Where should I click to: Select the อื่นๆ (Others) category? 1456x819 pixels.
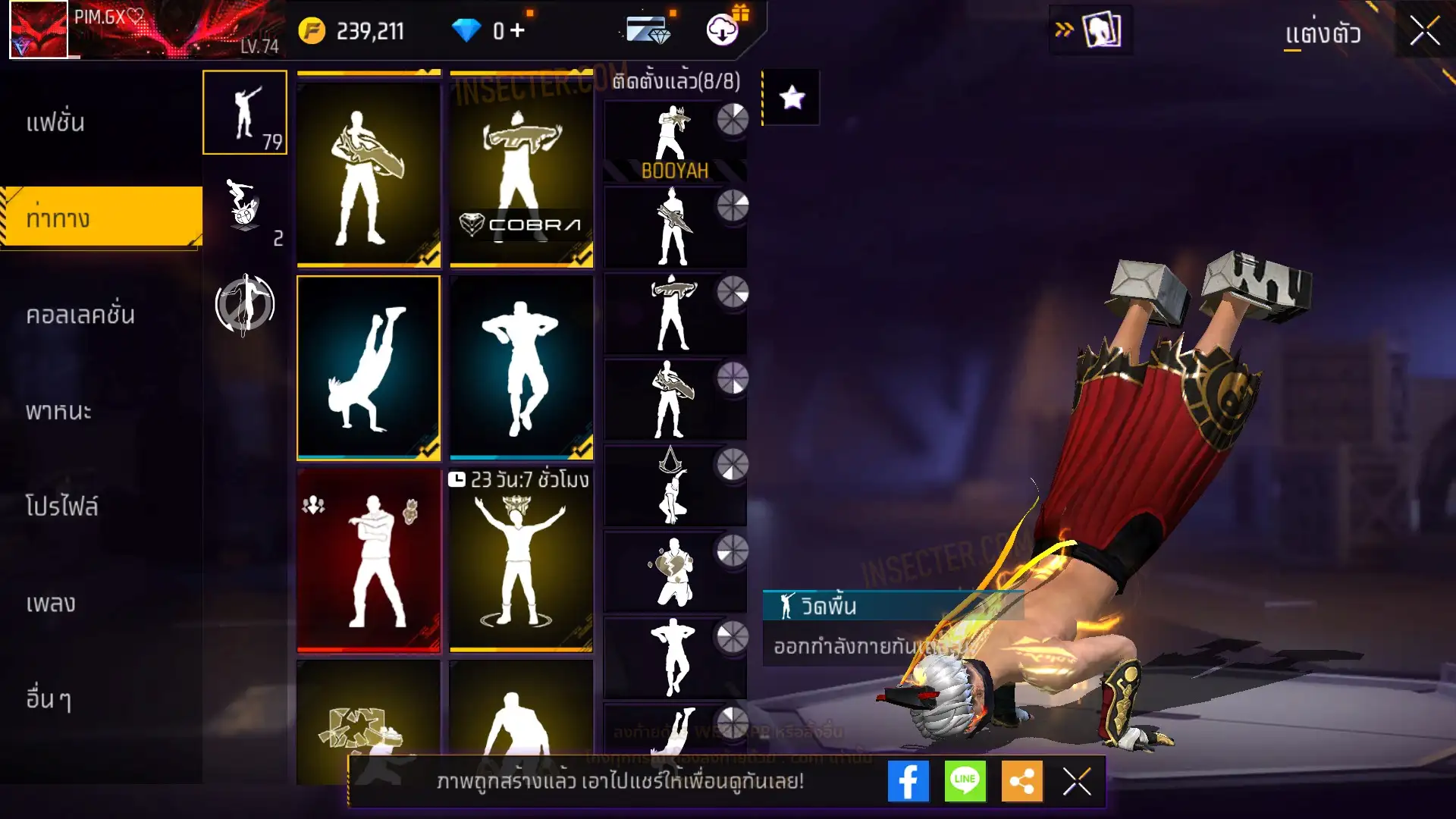pyautogui.click(x=49, y=699)
